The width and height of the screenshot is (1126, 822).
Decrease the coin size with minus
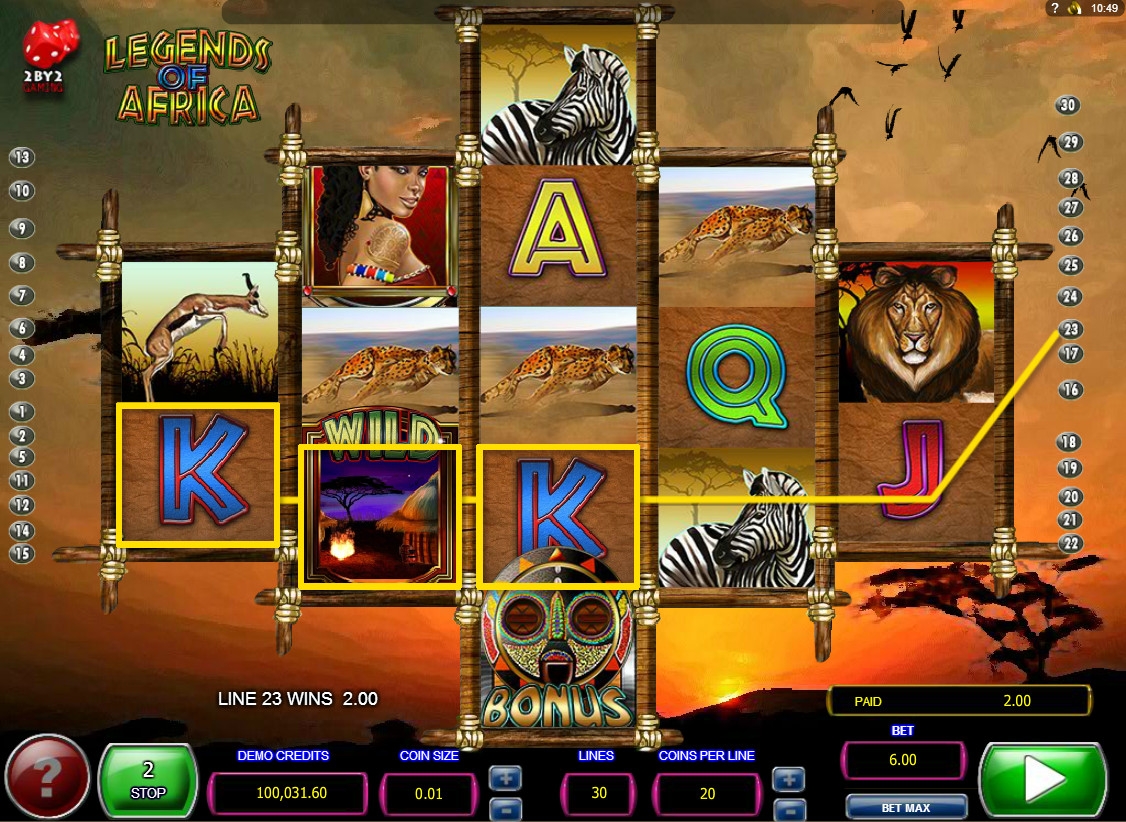coord(503,808)
